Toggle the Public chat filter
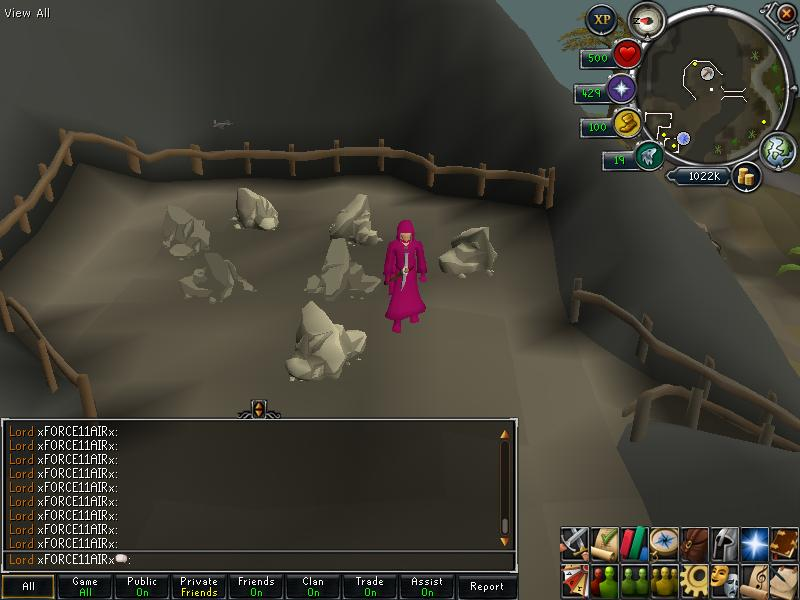Image resolution: width=800 pixels, height=600 pixels. pos(142,587)
